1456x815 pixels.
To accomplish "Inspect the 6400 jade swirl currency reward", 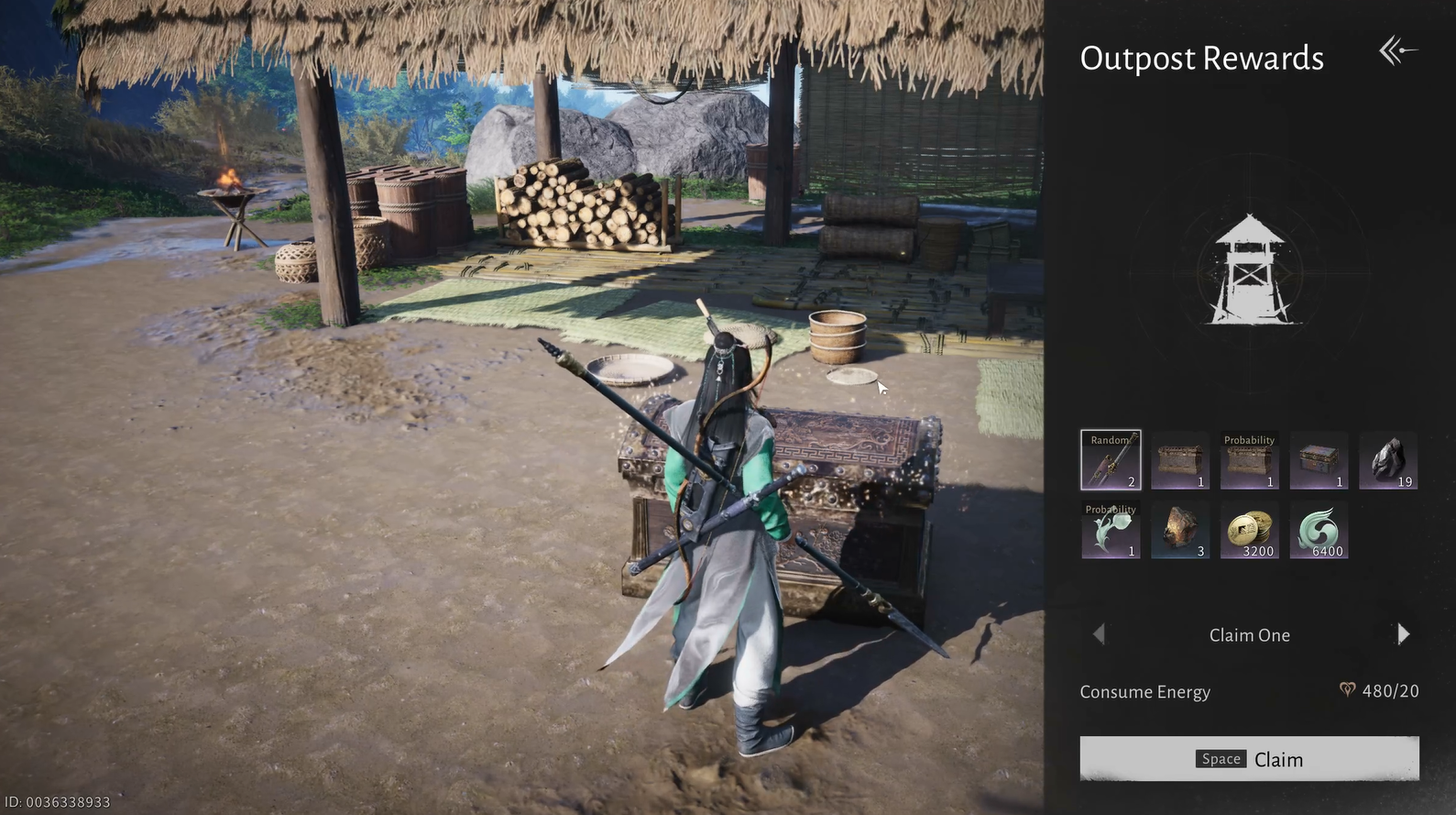I will (x=1319, y=530).
